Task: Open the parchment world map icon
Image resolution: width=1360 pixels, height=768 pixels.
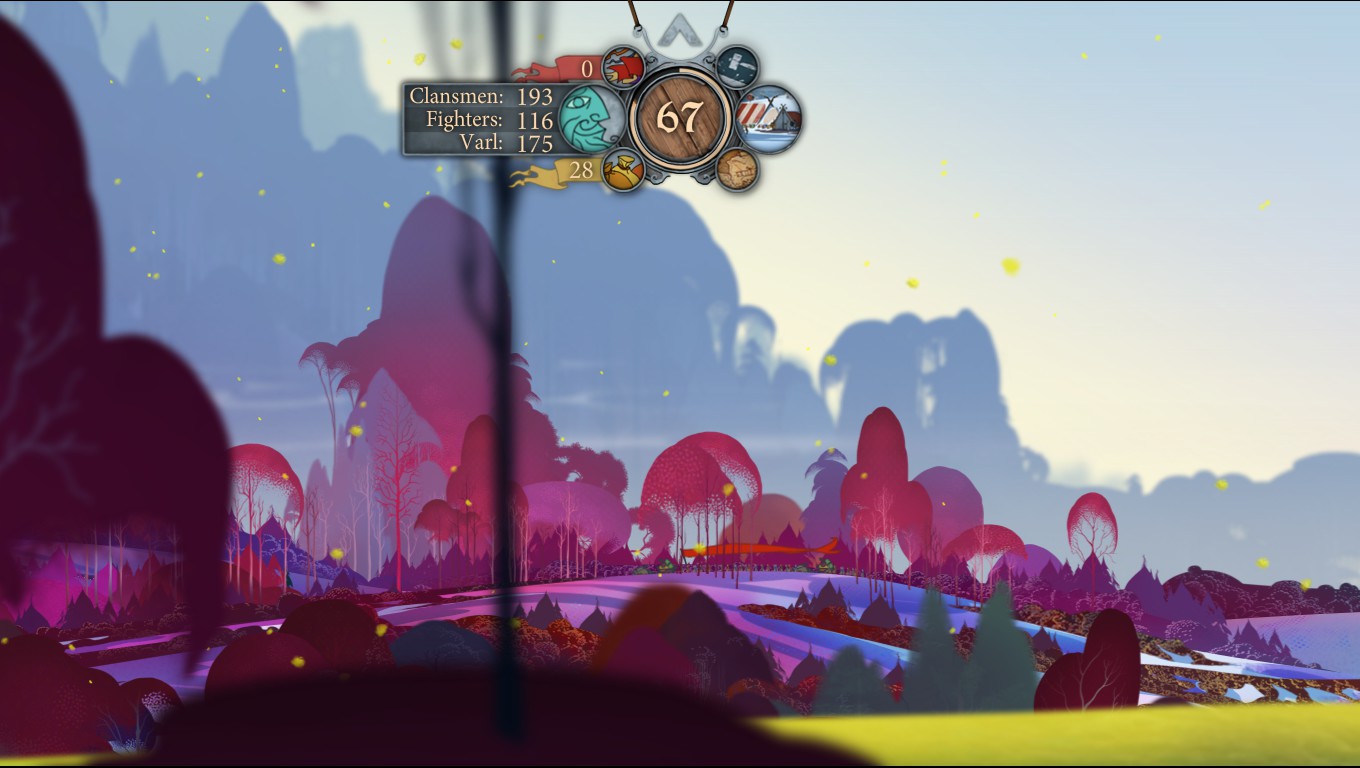Action: point(737,169)
